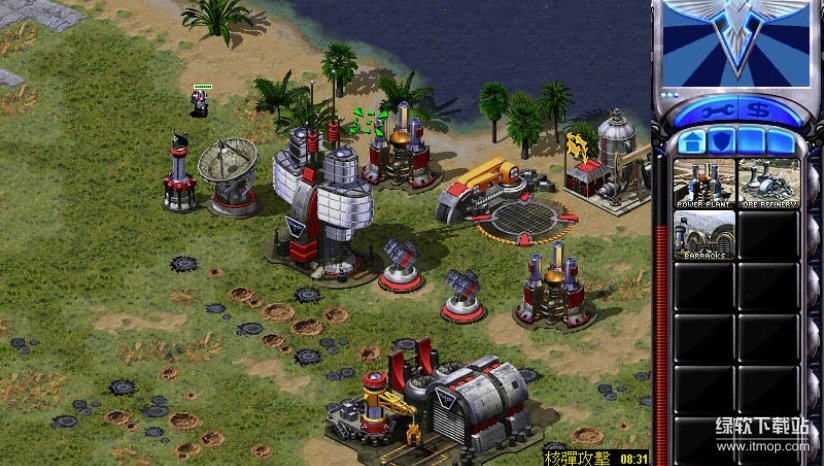This screenshot has width=824, height=466.
Task: Select the Barracks build icon
Action: 704,234
